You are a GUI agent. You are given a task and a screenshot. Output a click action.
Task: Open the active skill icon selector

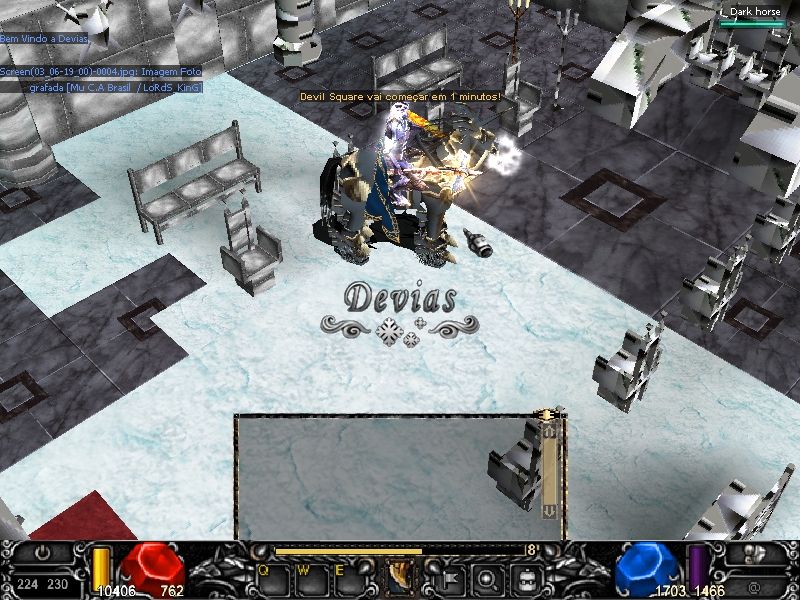(399, 577)
